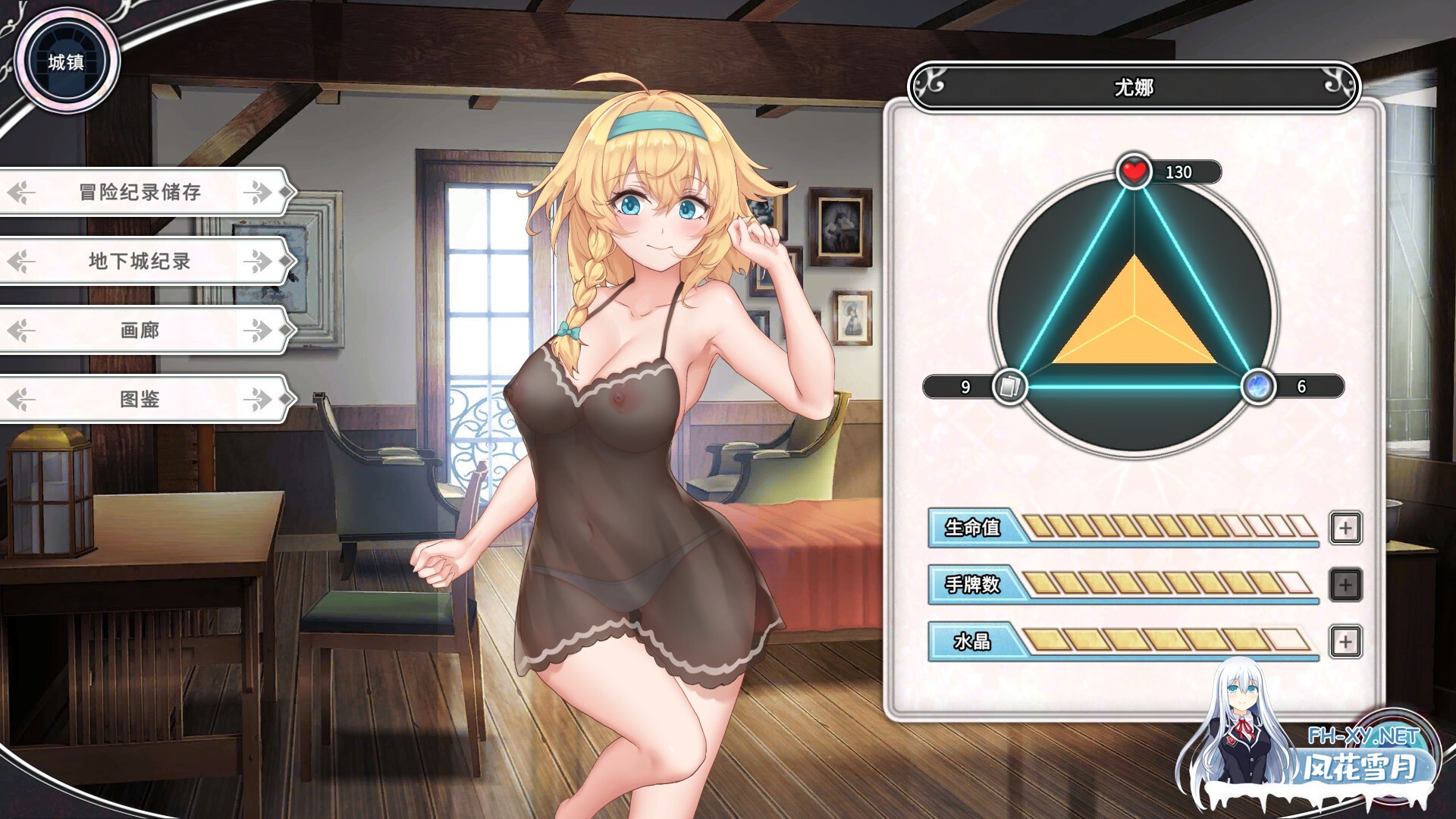
Task: Open the 图鉴 encyclopedia
Action: [x=140, y=399]
